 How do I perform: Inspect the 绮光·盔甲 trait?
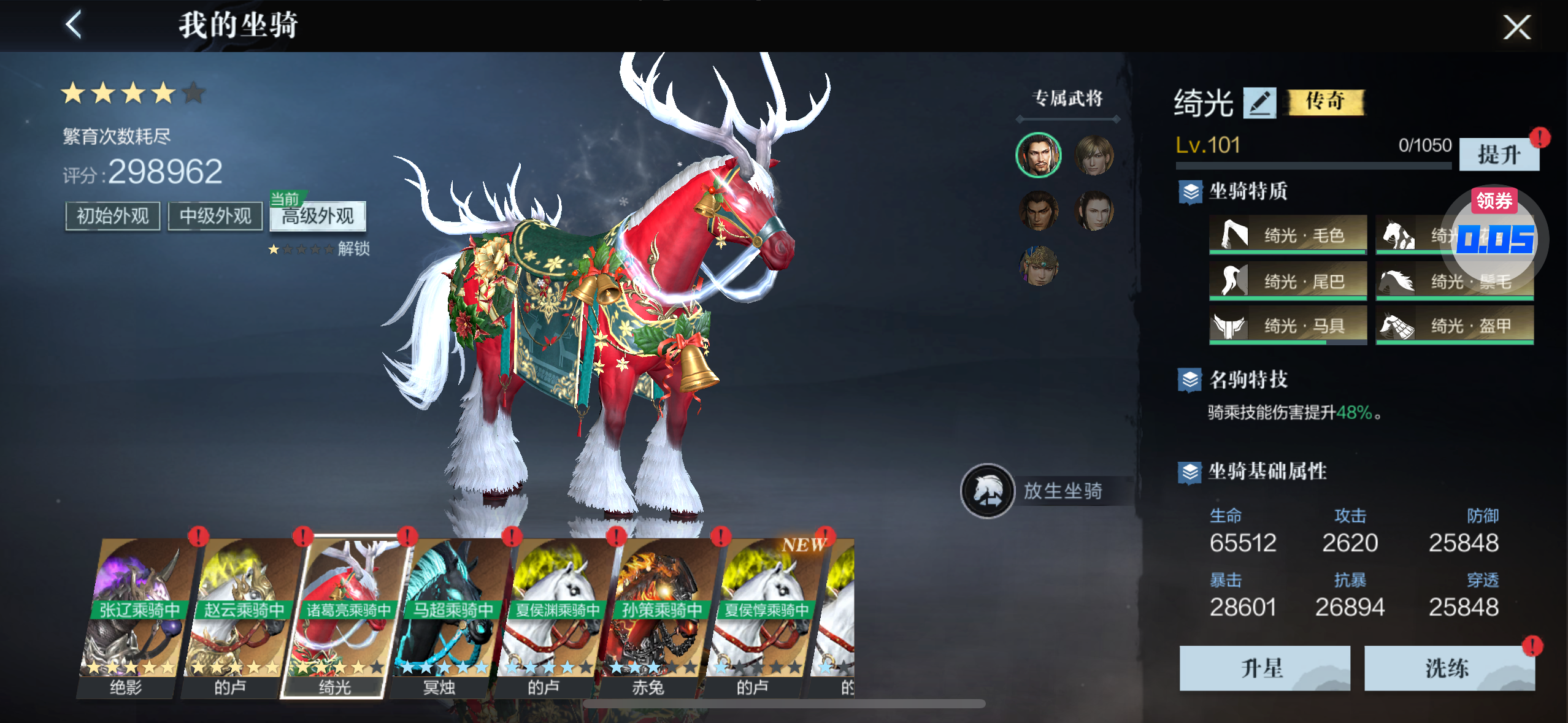(x=1454, y=326)
